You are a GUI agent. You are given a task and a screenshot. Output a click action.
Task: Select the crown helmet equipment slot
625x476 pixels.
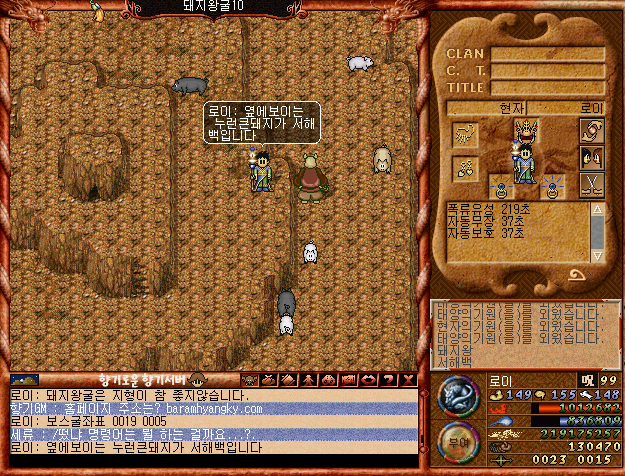[524, 130]
